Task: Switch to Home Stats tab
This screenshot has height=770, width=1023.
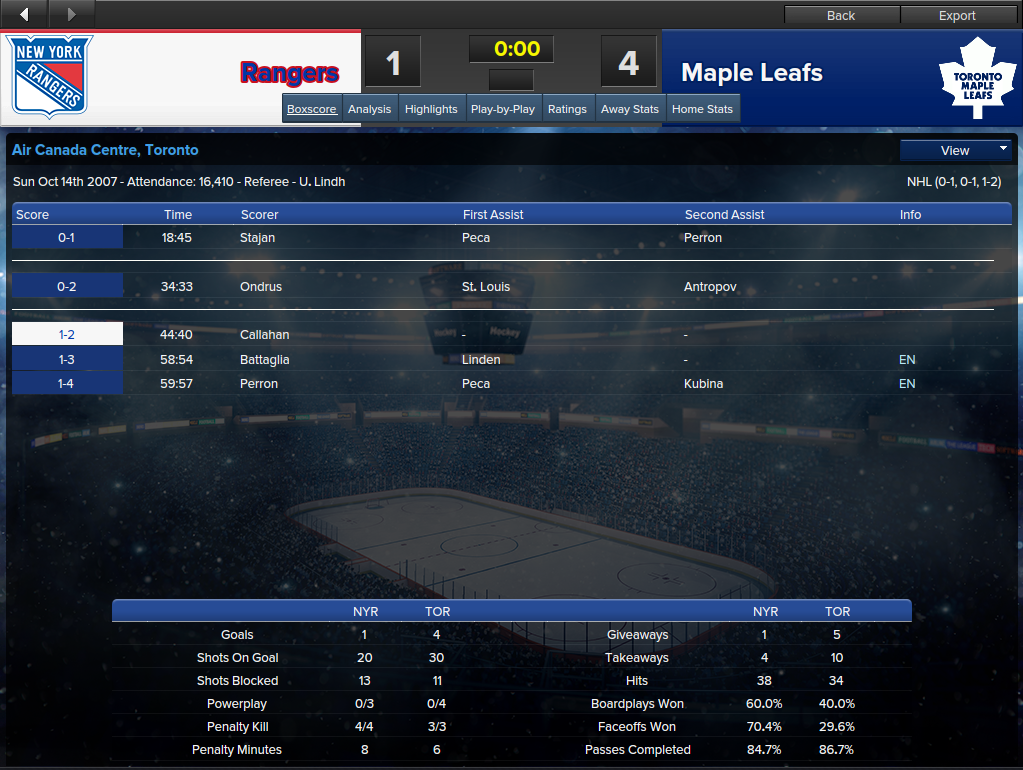Action: [x=702, y=109]
